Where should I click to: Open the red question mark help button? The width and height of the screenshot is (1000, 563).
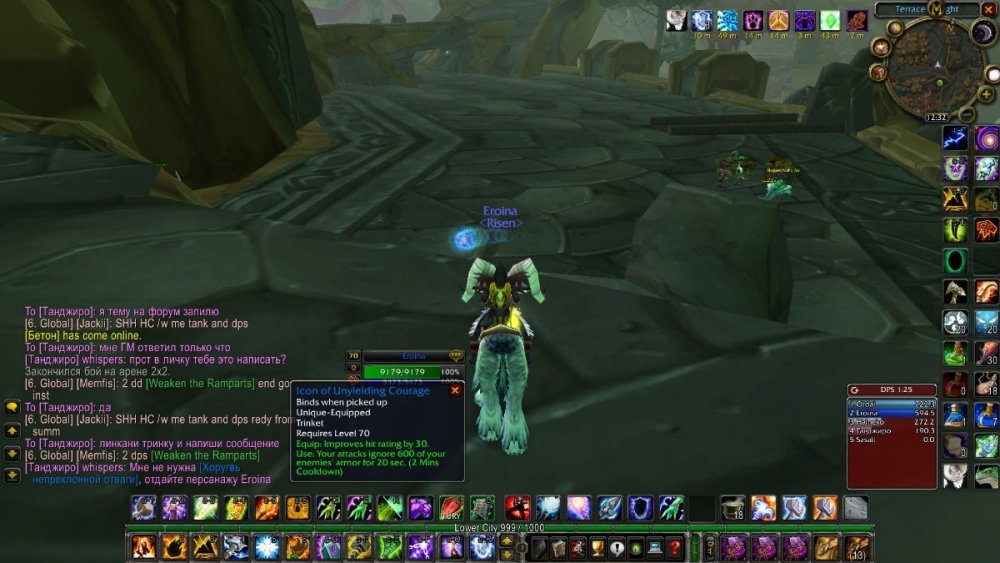coord(675,547)
